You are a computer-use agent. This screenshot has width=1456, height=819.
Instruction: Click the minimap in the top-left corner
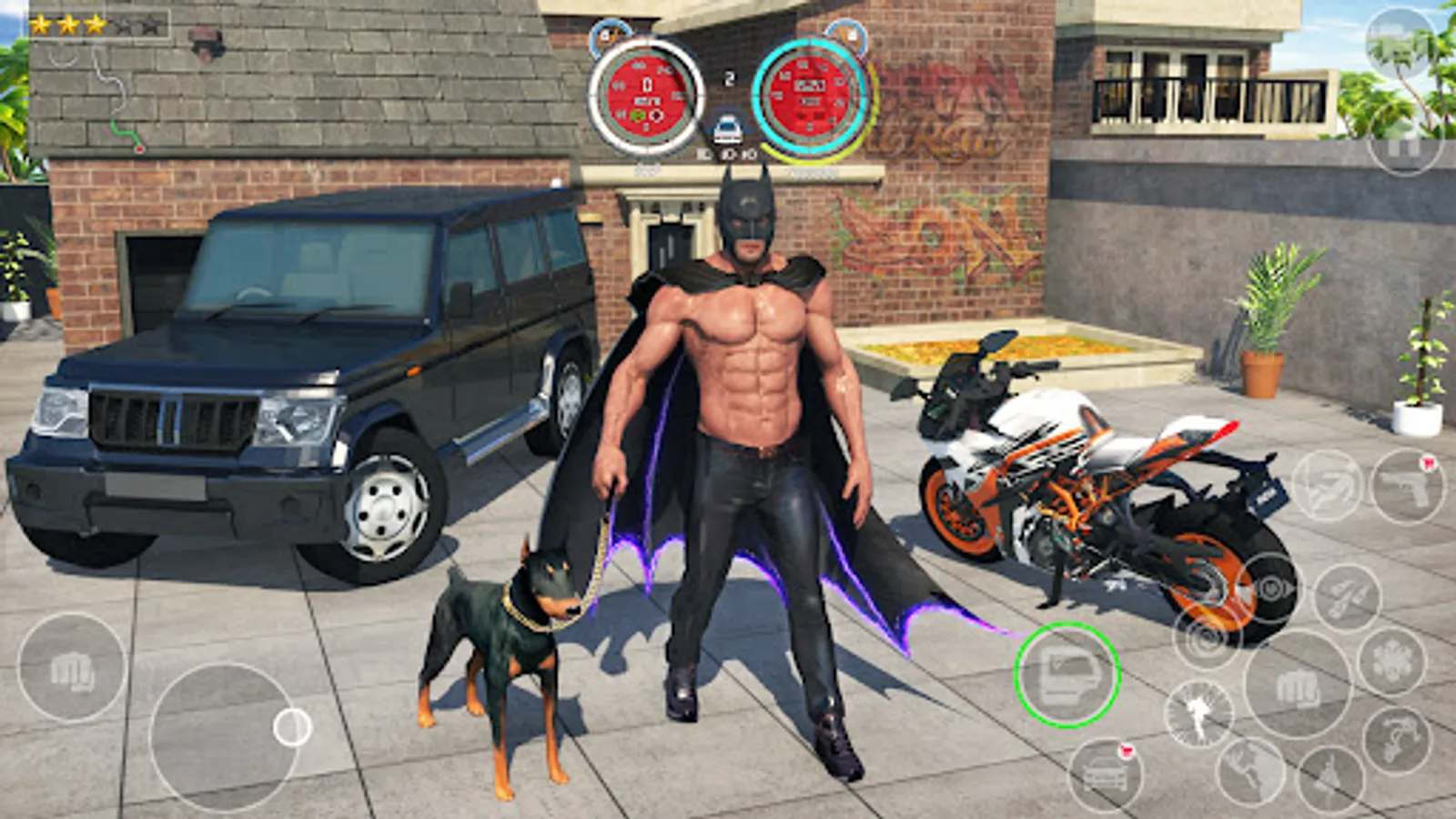[x=100, y=86]
